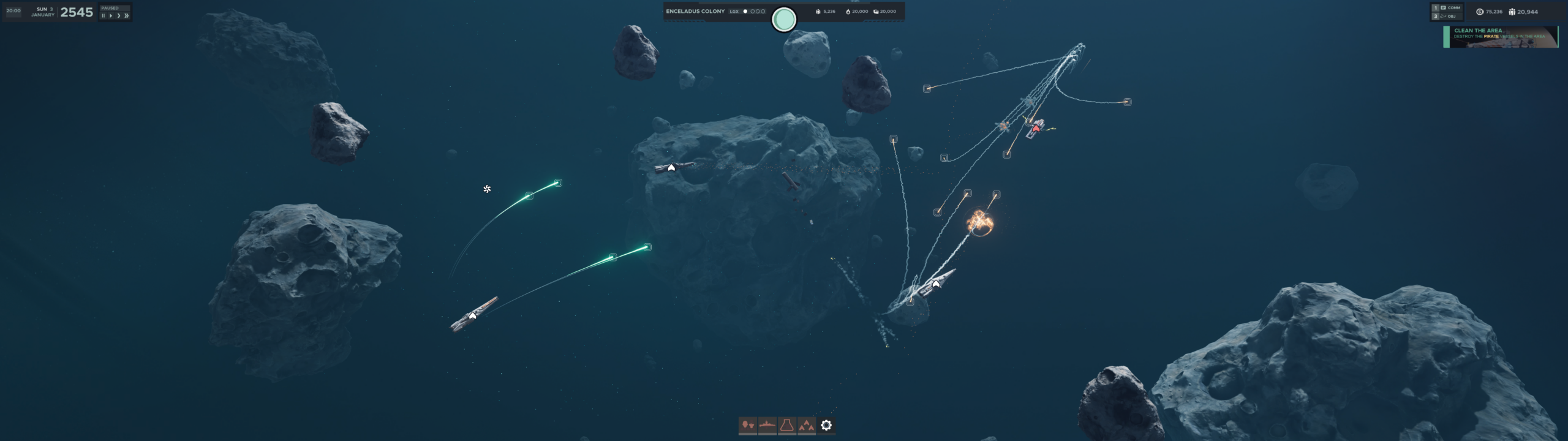Open the characters panel with two portraits

tap(747, 425)
